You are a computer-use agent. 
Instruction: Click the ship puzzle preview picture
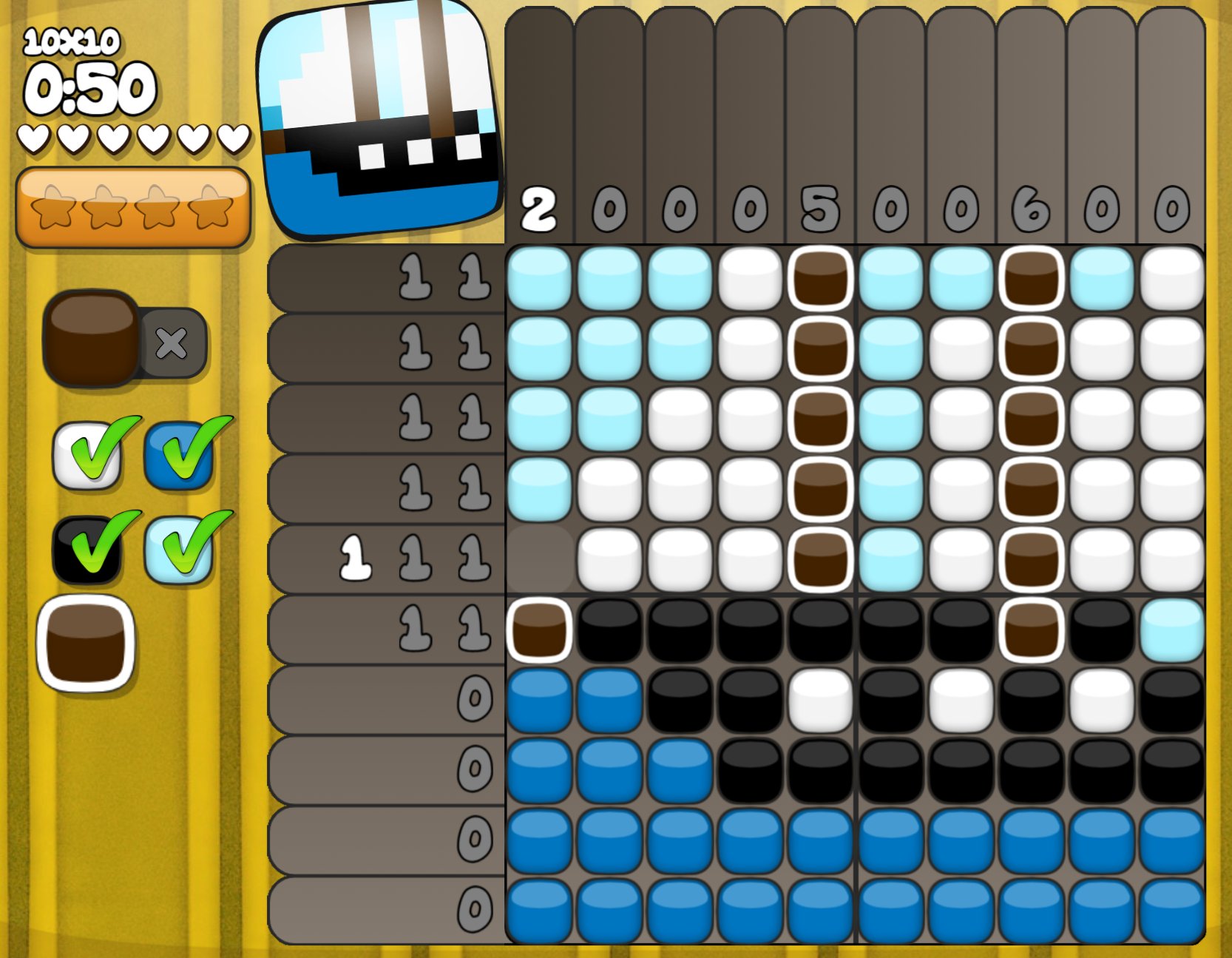pos(380,118)
